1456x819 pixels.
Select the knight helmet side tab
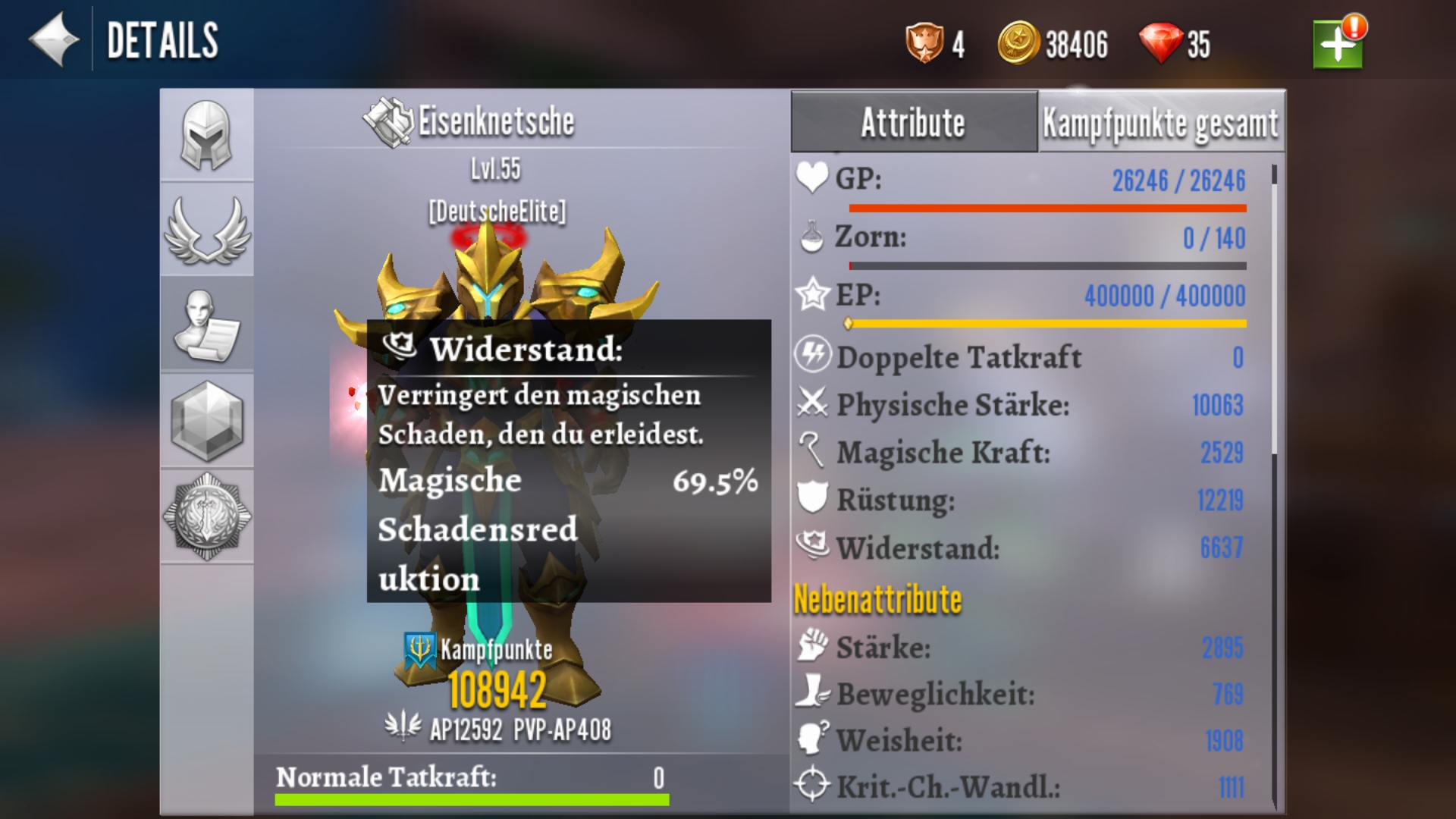206,136
